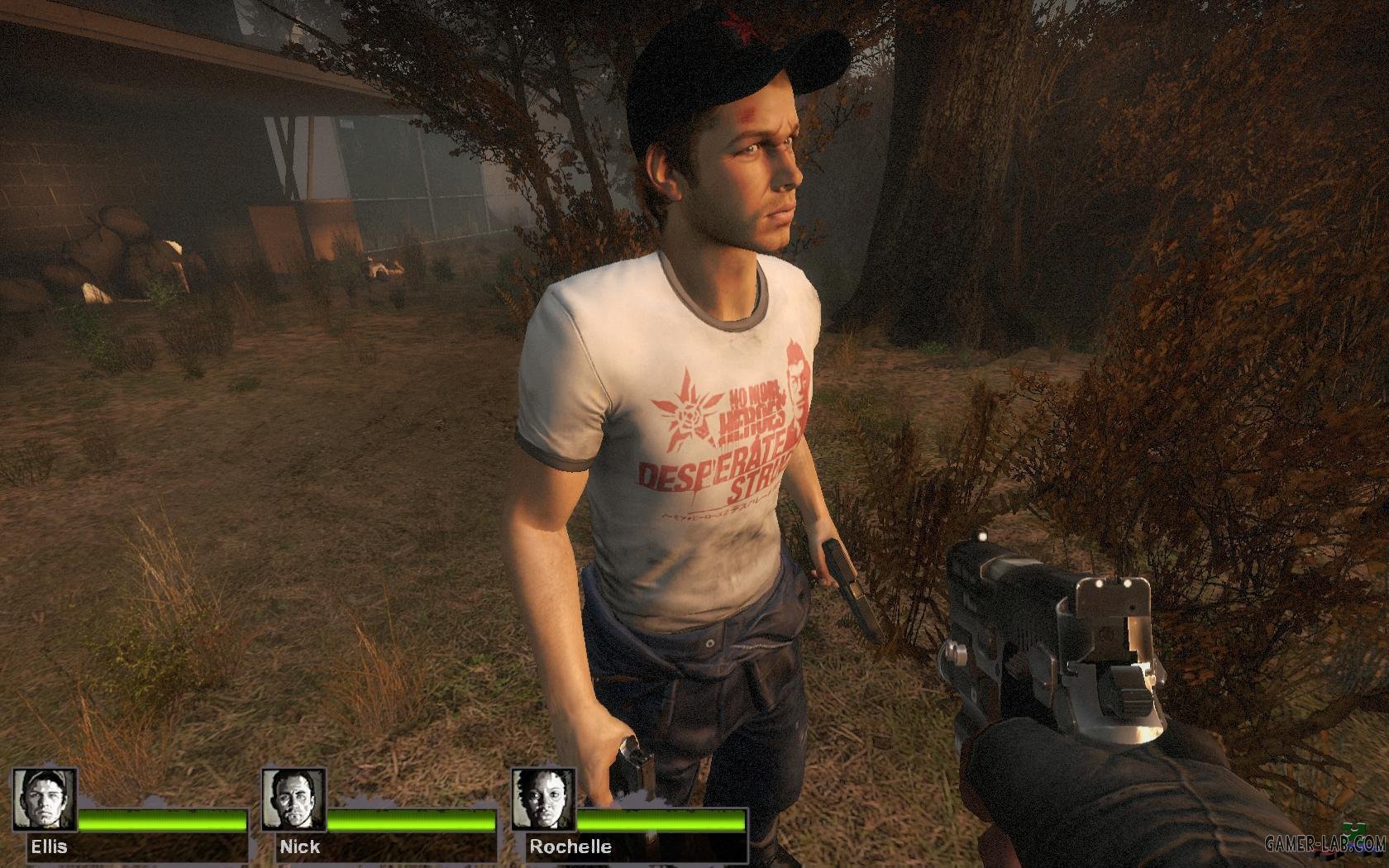Screen dimensions: 1389x868
Task: Choose Rochelle's teammate portrait
Action: 542,799
